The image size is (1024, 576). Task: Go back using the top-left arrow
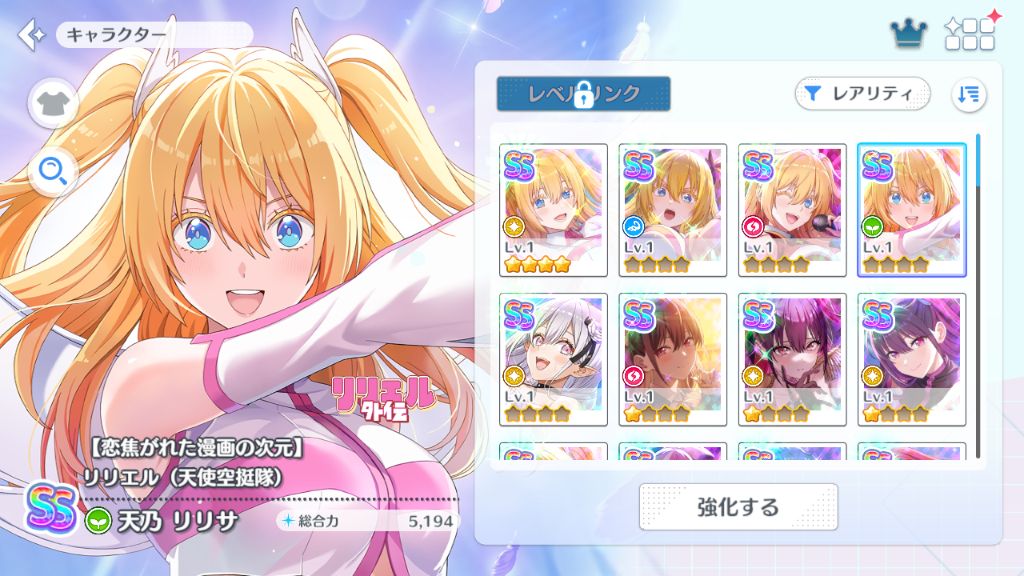pyautogui.click(x=31, y=35)
